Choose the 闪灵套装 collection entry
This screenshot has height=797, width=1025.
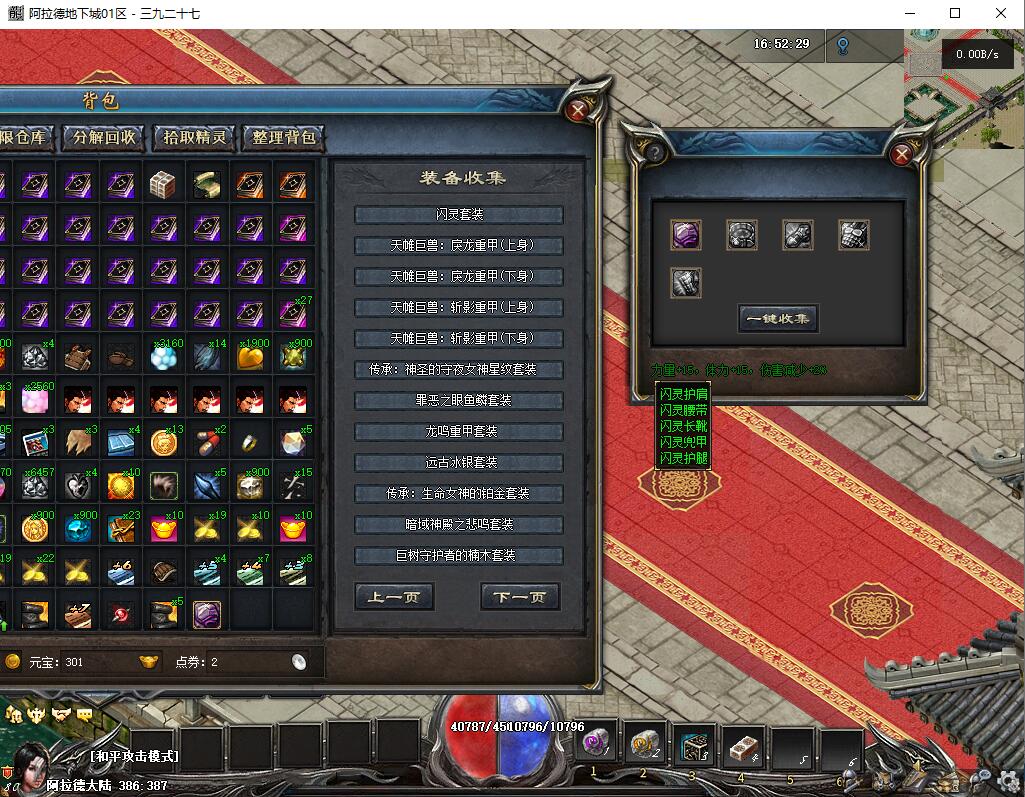[x=459, y=215]
